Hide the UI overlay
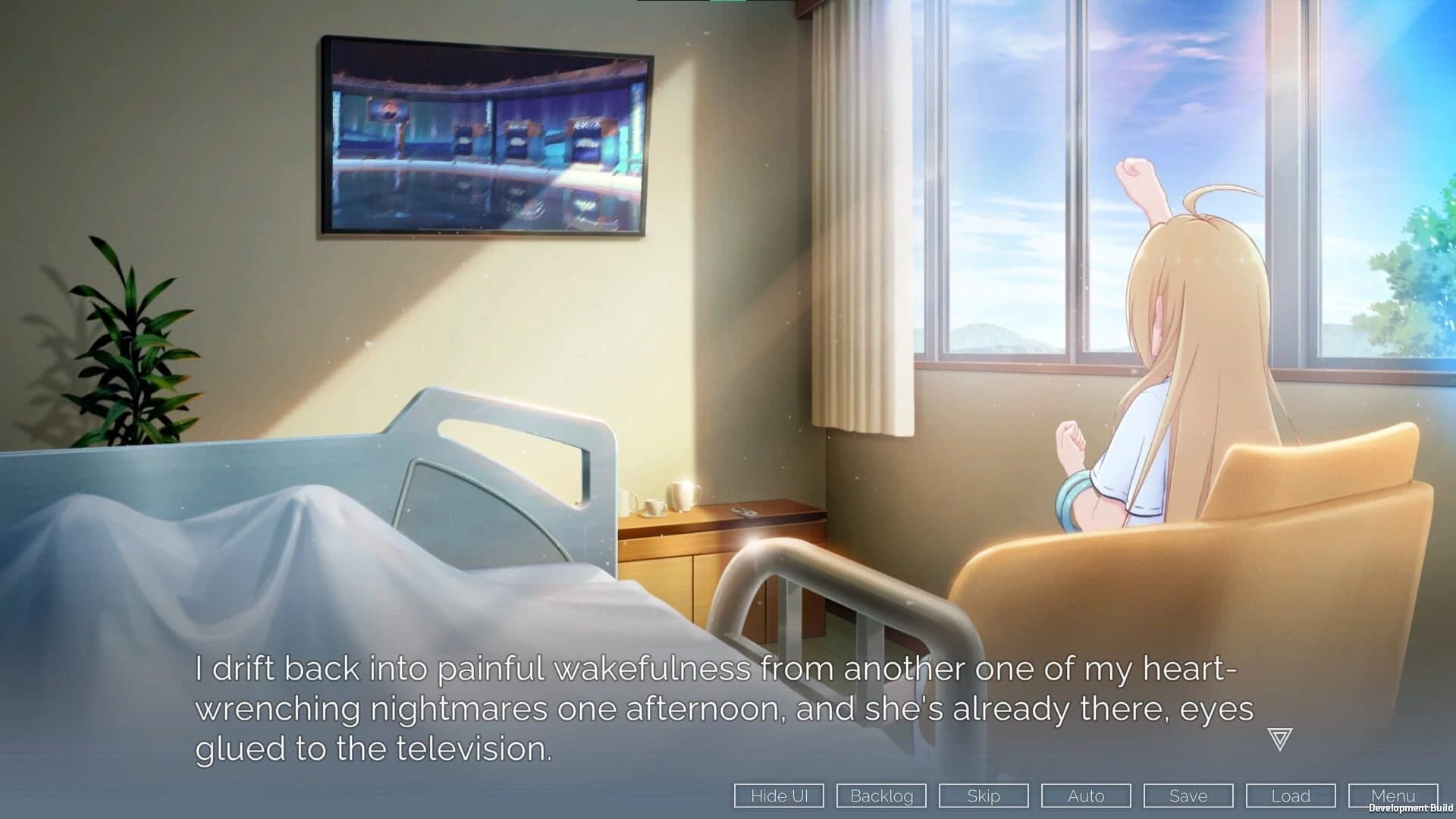 (778, 795)
